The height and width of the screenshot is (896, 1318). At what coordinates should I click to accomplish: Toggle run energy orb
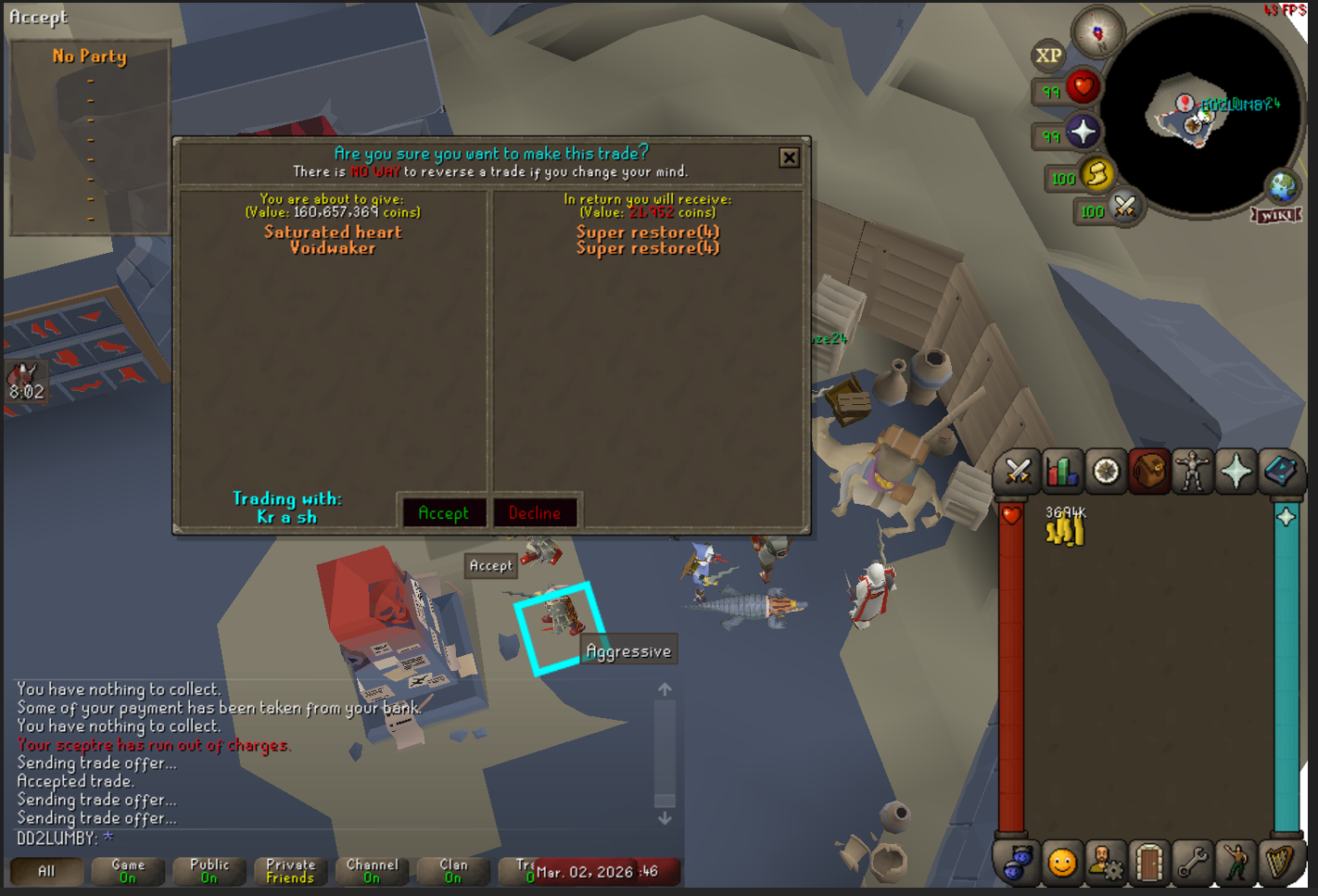1096,174
